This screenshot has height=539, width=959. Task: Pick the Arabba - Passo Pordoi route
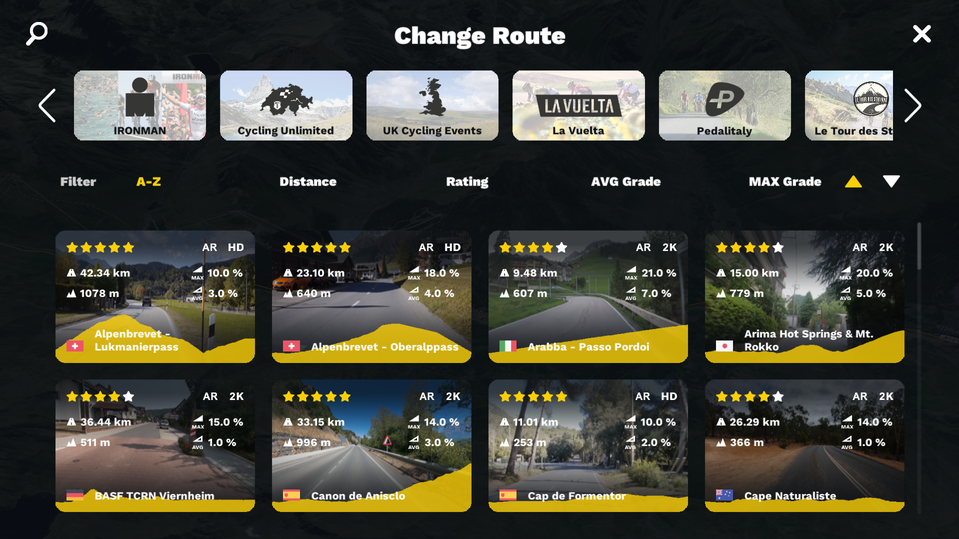tap(588, 296)
